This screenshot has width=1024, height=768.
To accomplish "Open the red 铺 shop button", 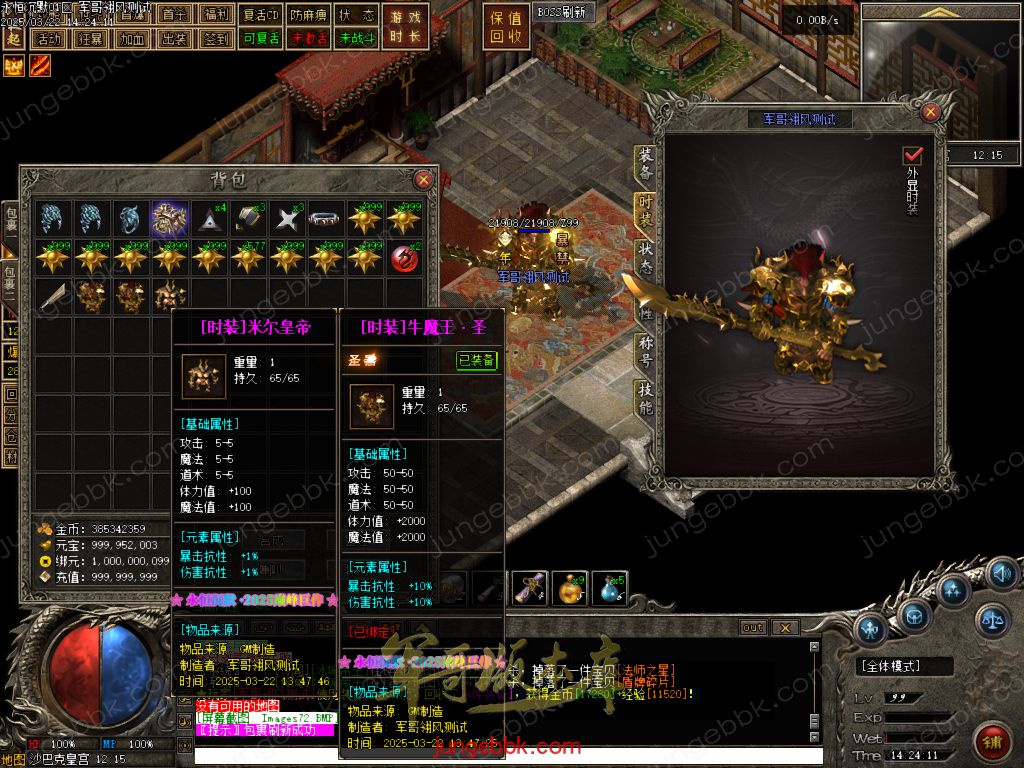I will pyautogui.click(x=992, y=741).
